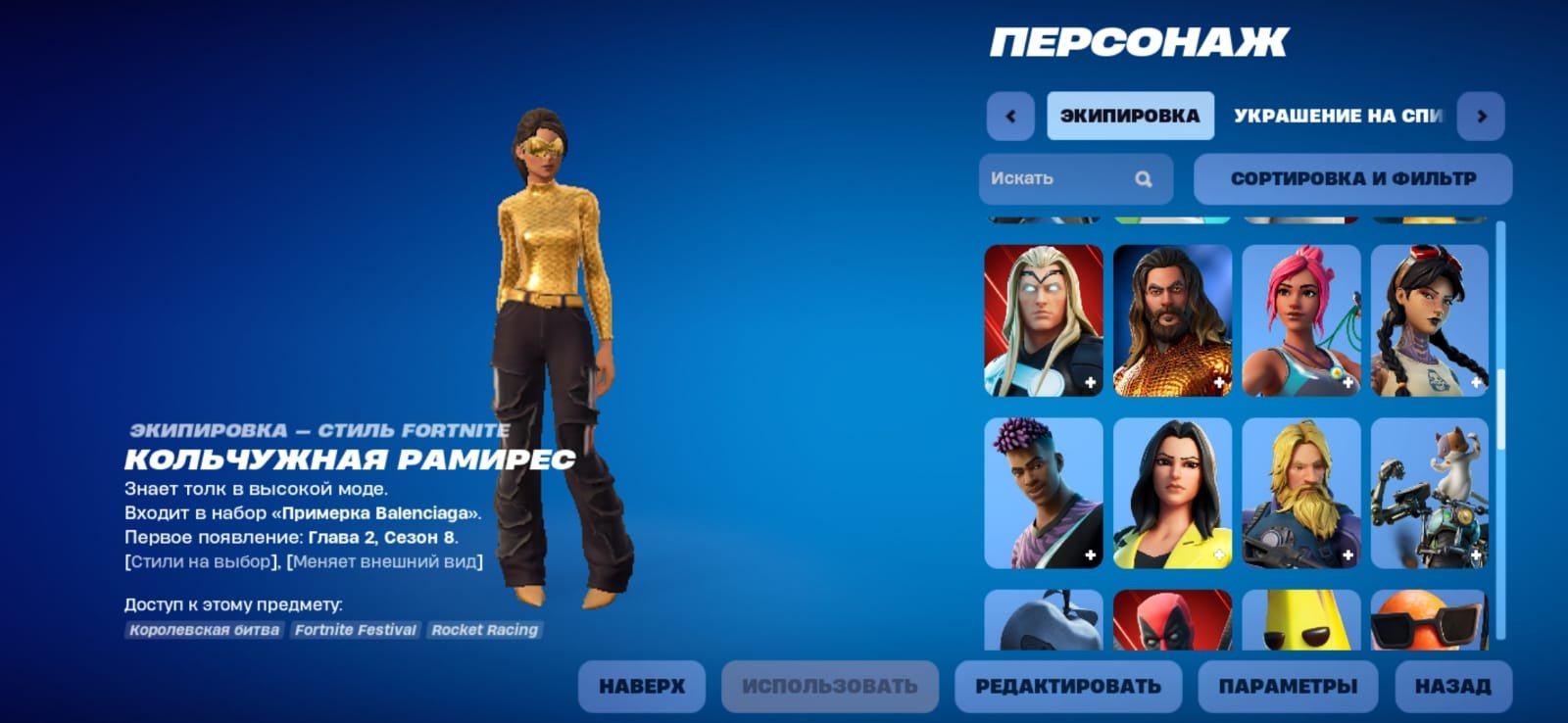Image resolution: width=1568 pixels, height=723 pixels.
Task: Switch to the ЭКИПИРОВКА tab
Action: tap(1130, 115)
